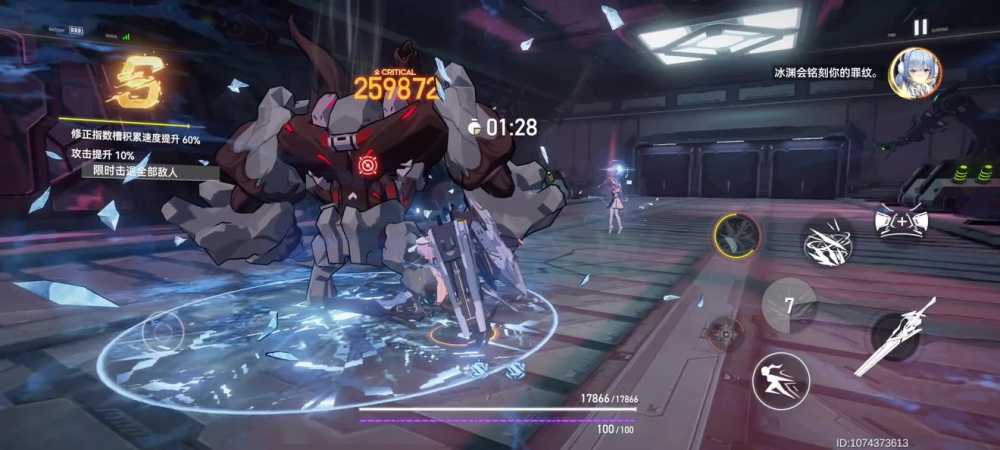The width and height of the screenshot is (1000, 450).
Task: Tap the sword basic attack button
Action: pos(896,337)
